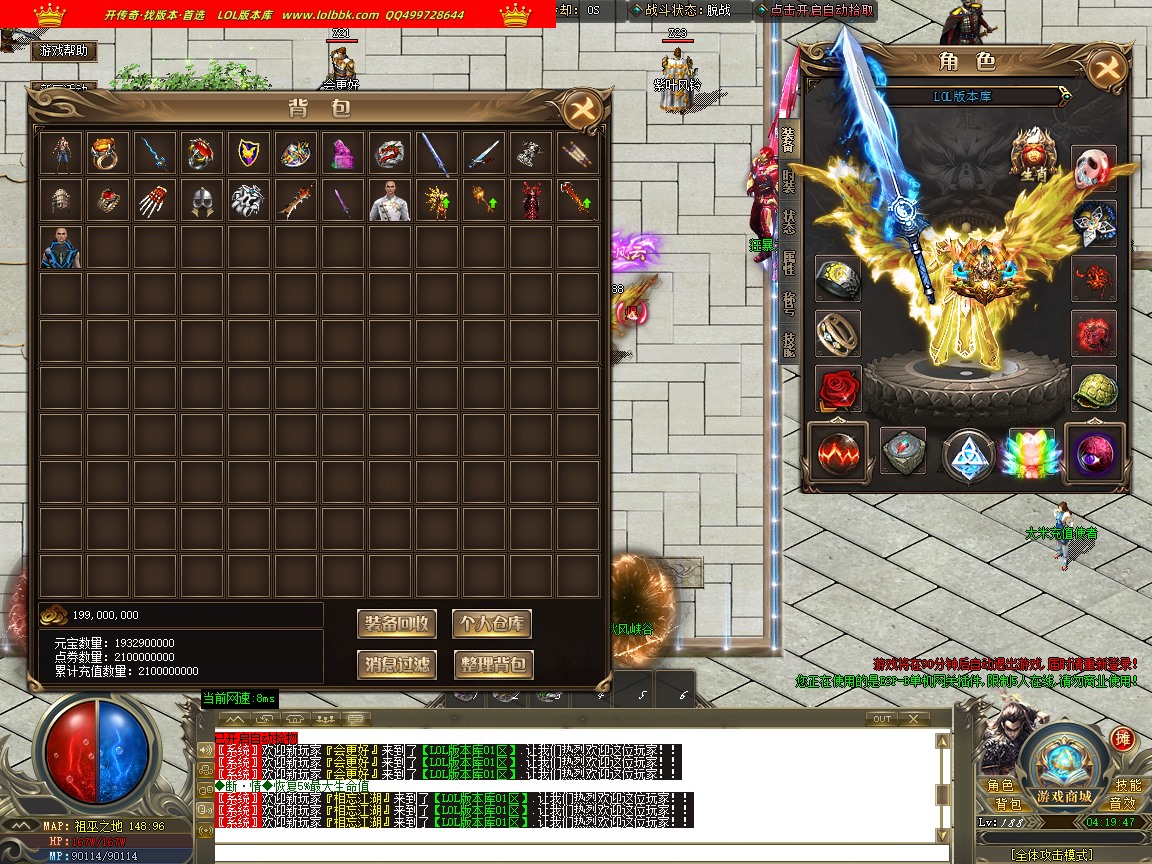
Task: Select the purple shield with gold emblem
Action: 248,153
